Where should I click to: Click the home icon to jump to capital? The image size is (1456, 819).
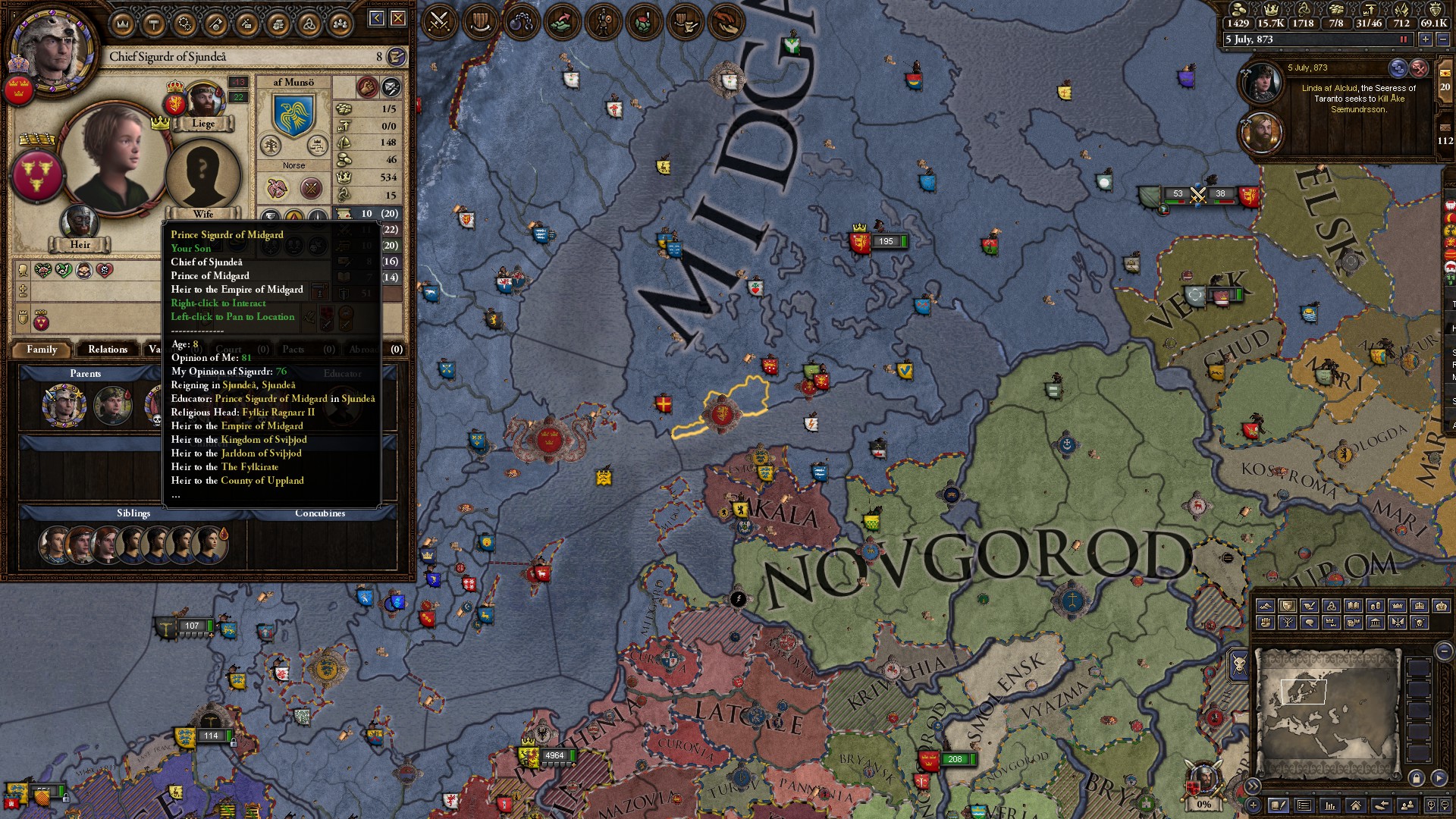1355,805
